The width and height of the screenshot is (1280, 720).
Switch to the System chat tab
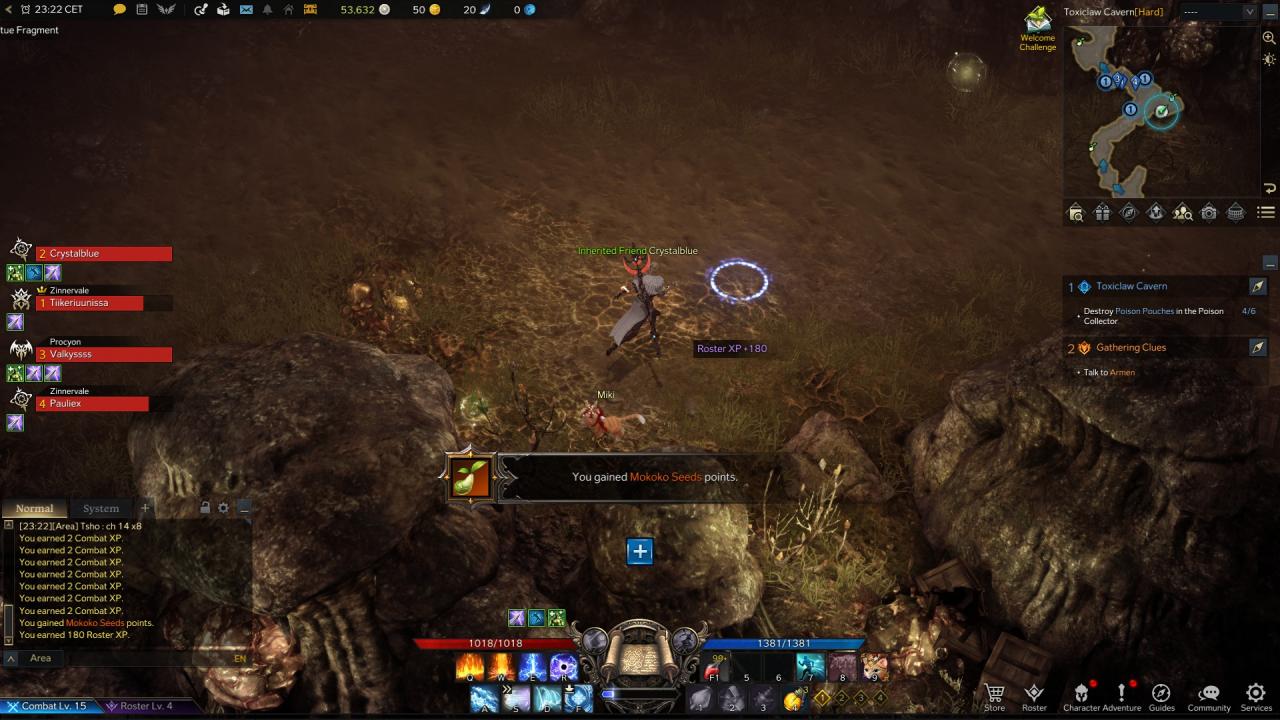coord(101,508)
